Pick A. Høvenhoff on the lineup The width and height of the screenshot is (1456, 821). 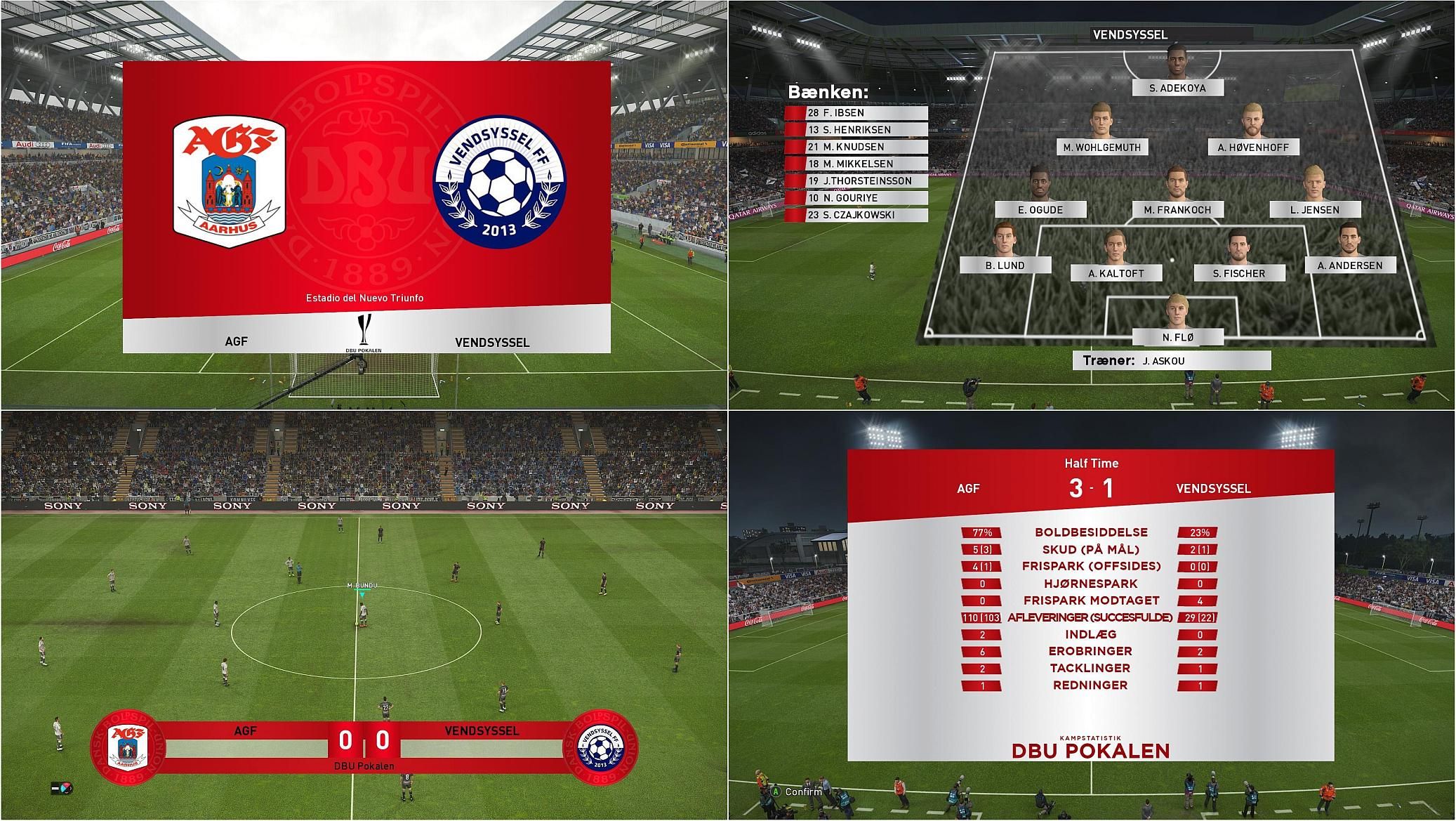point(1253,147)
